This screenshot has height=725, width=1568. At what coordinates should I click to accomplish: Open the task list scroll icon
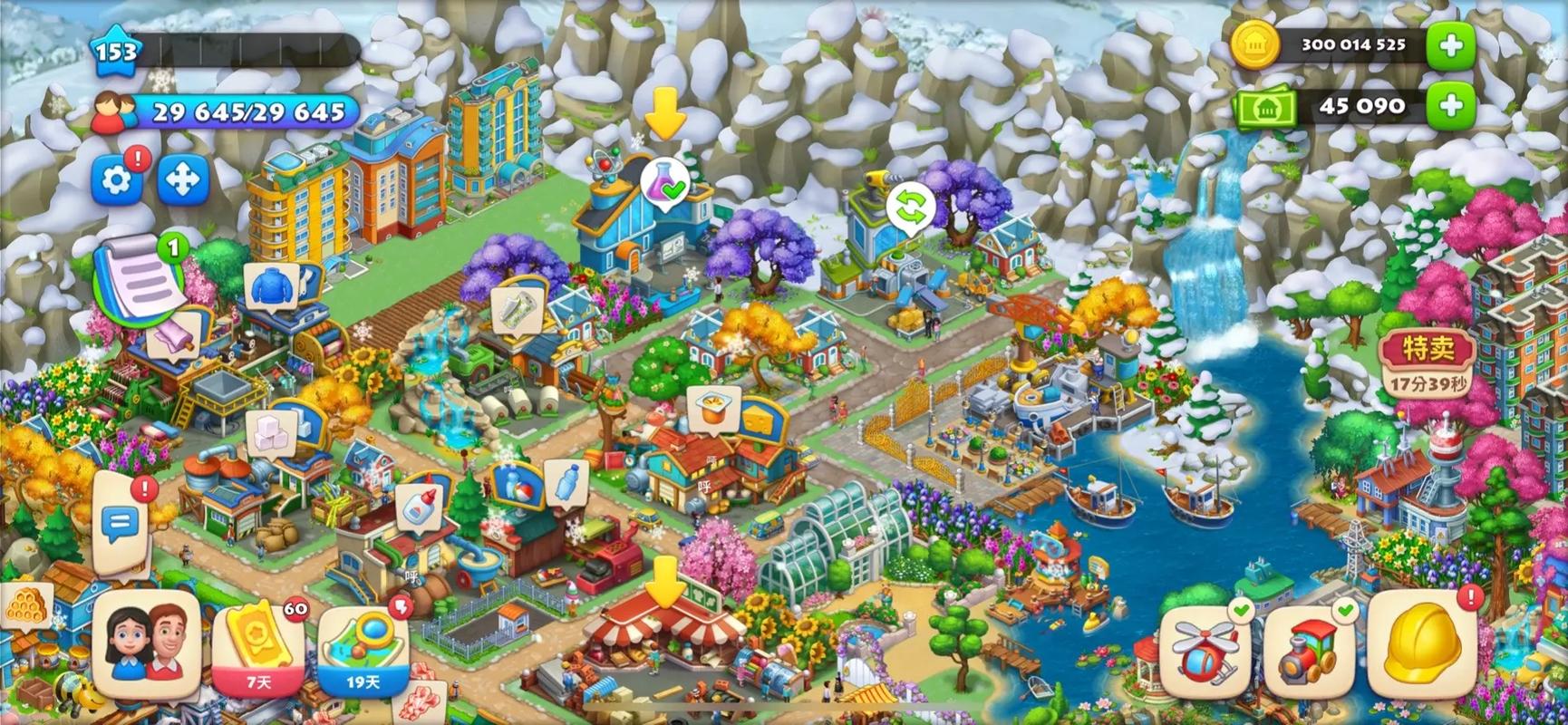[x=139, y=276]
